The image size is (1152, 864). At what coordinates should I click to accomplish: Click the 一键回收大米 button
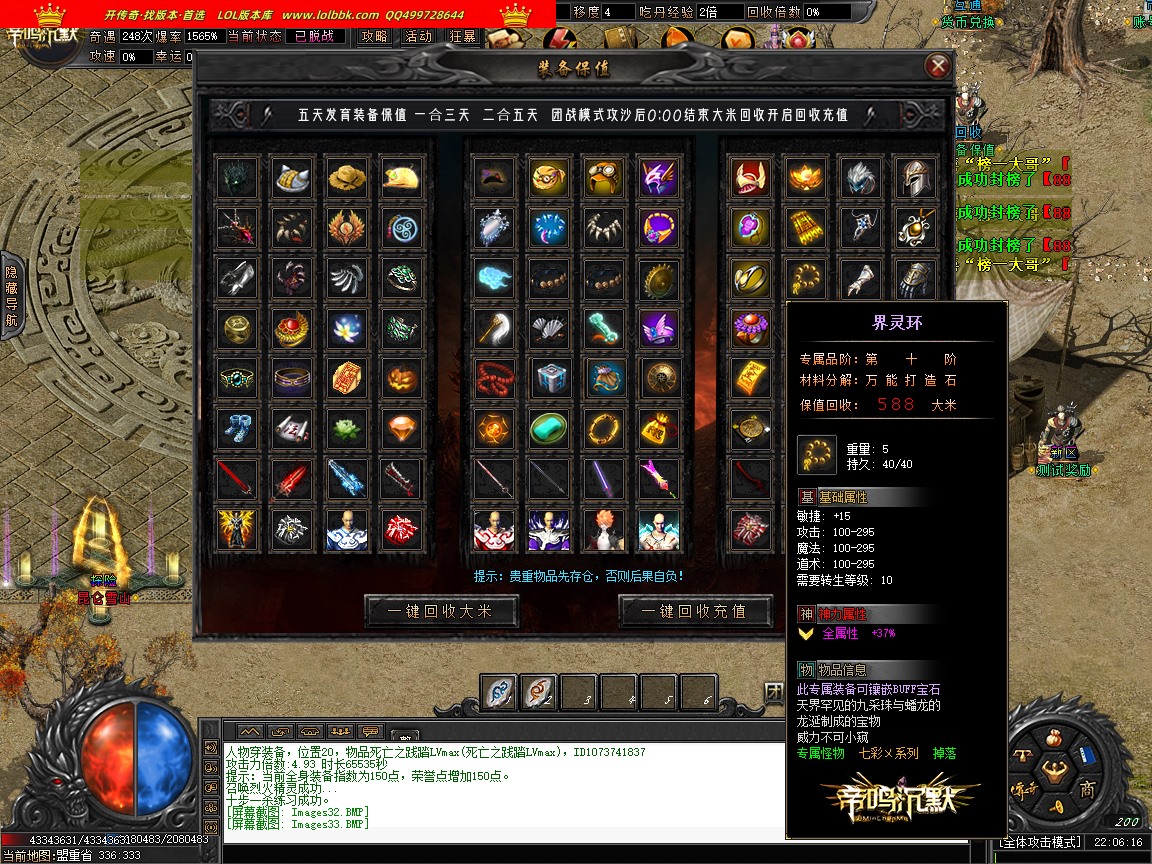[441, 611]
